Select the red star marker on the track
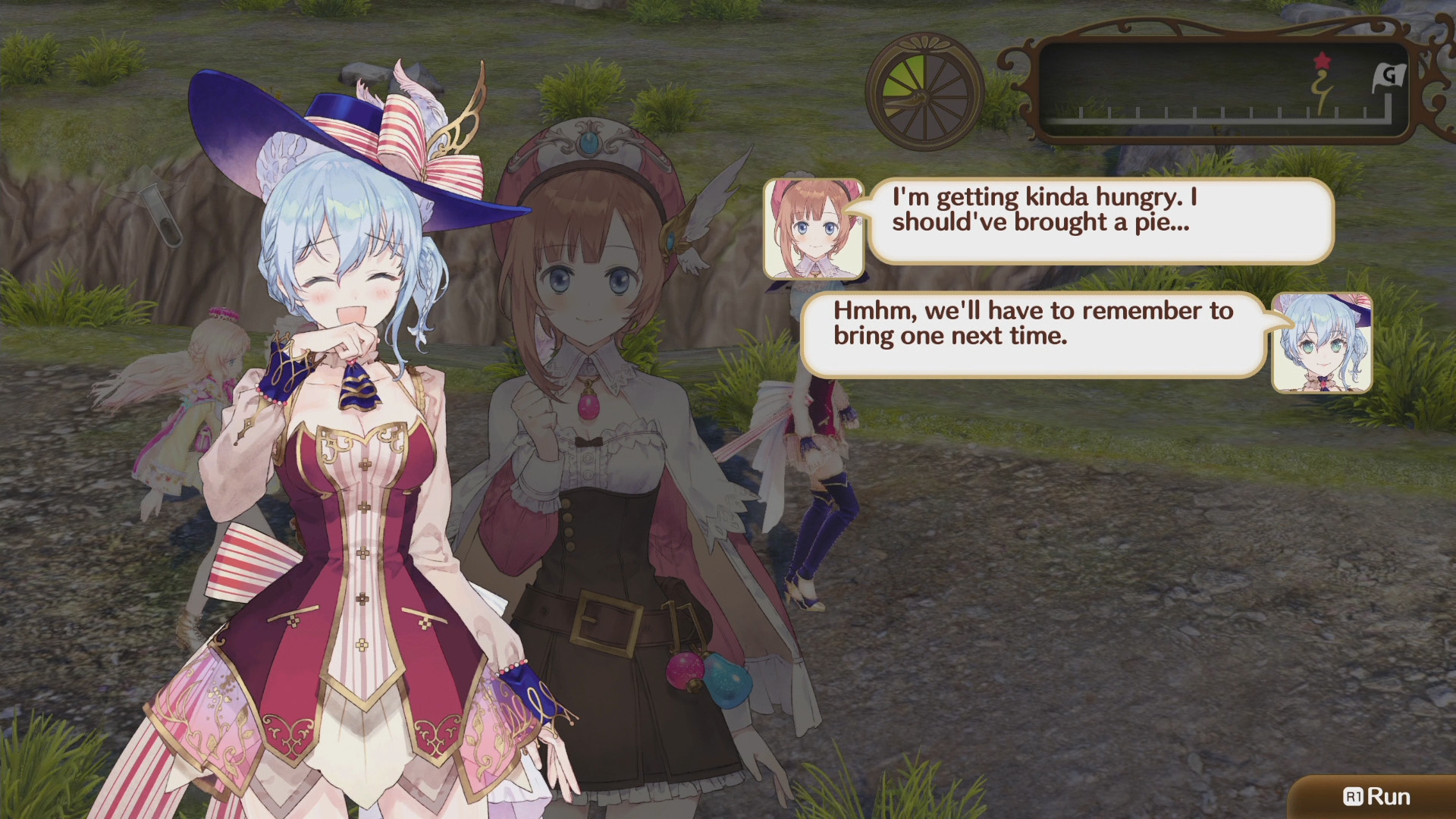The width and height of the screenshot is (1456, 819). (x=1322, y=61)
